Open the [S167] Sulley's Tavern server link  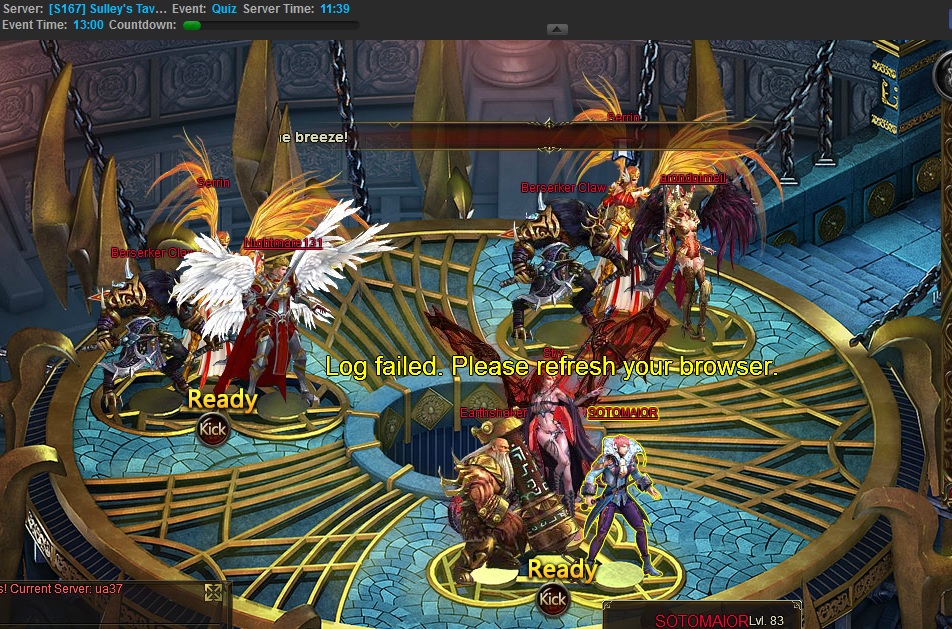click(x=120, y=9)
